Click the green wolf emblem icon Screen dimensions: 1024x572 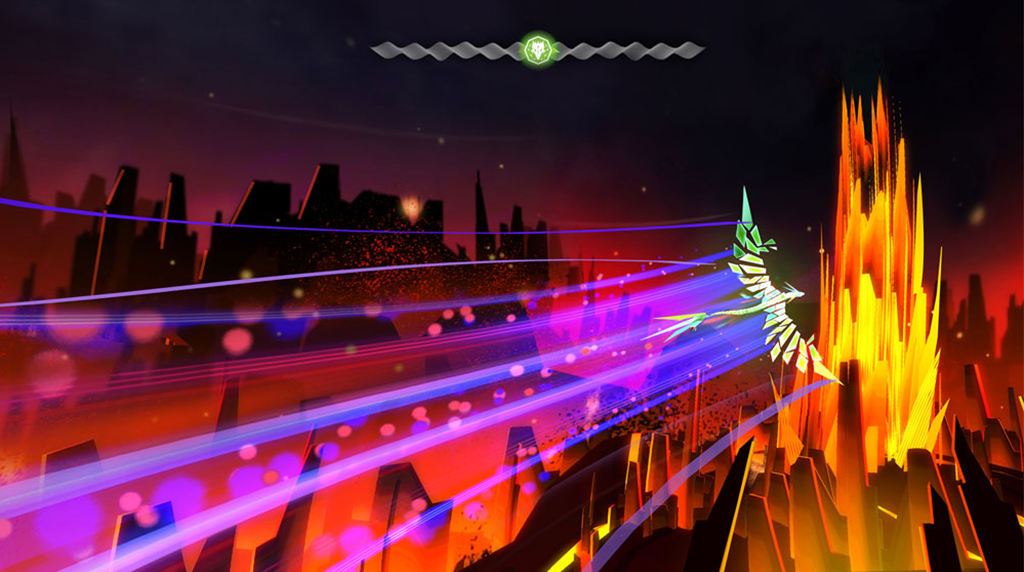[x=538, y=49]
